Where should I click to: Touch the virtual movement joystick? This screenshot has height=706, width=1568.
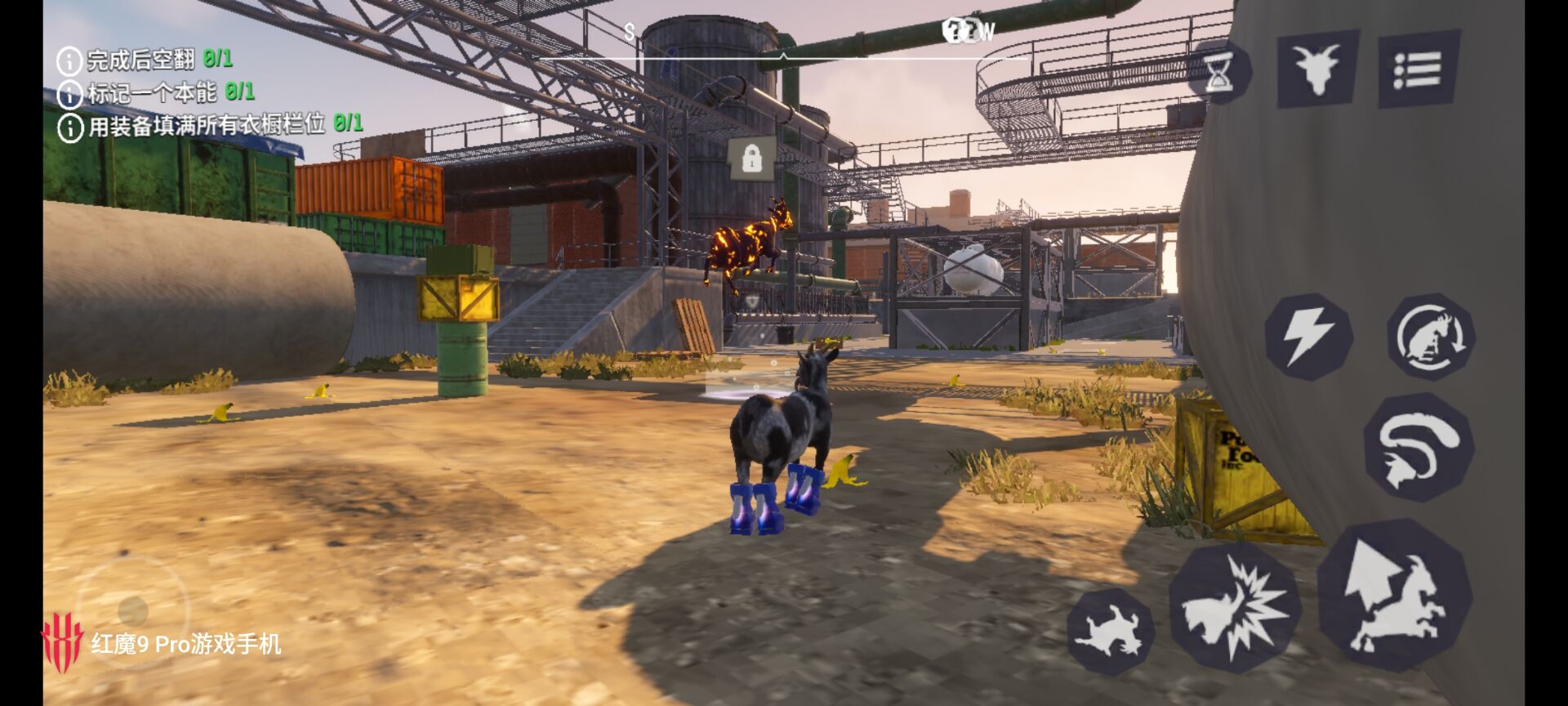132,610
